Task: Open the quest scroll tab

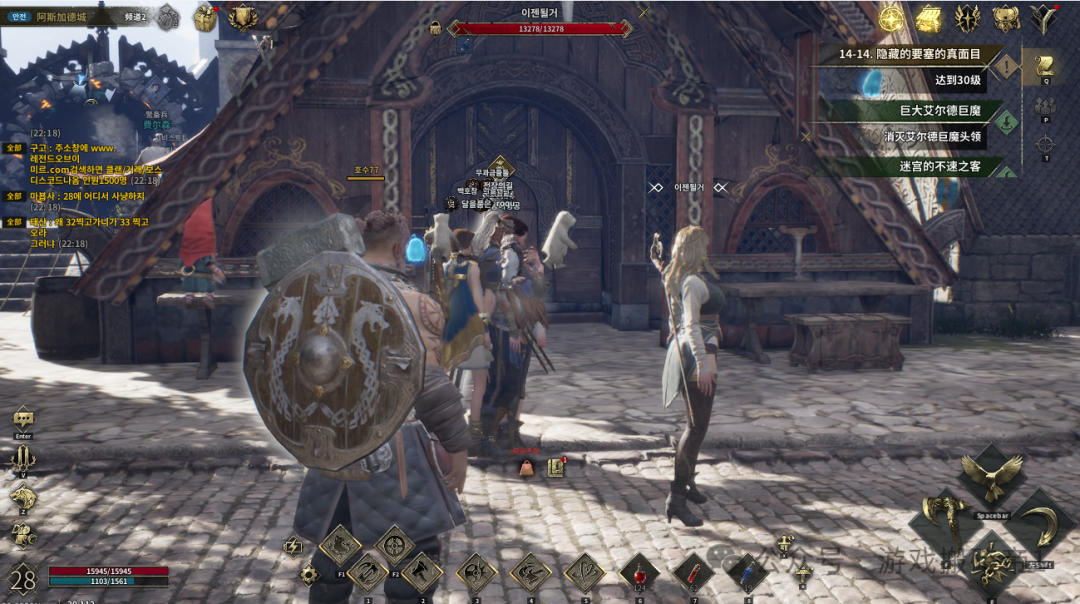Action: pos(1046,67)
